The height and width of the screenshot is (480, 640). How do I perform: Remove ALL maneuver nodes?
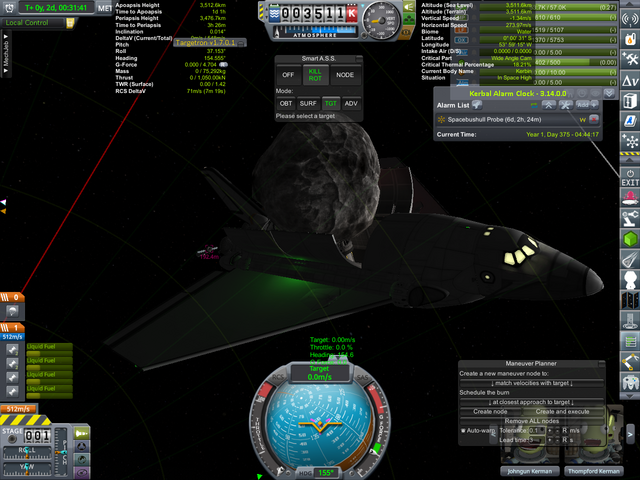click(x=532, y=422)
